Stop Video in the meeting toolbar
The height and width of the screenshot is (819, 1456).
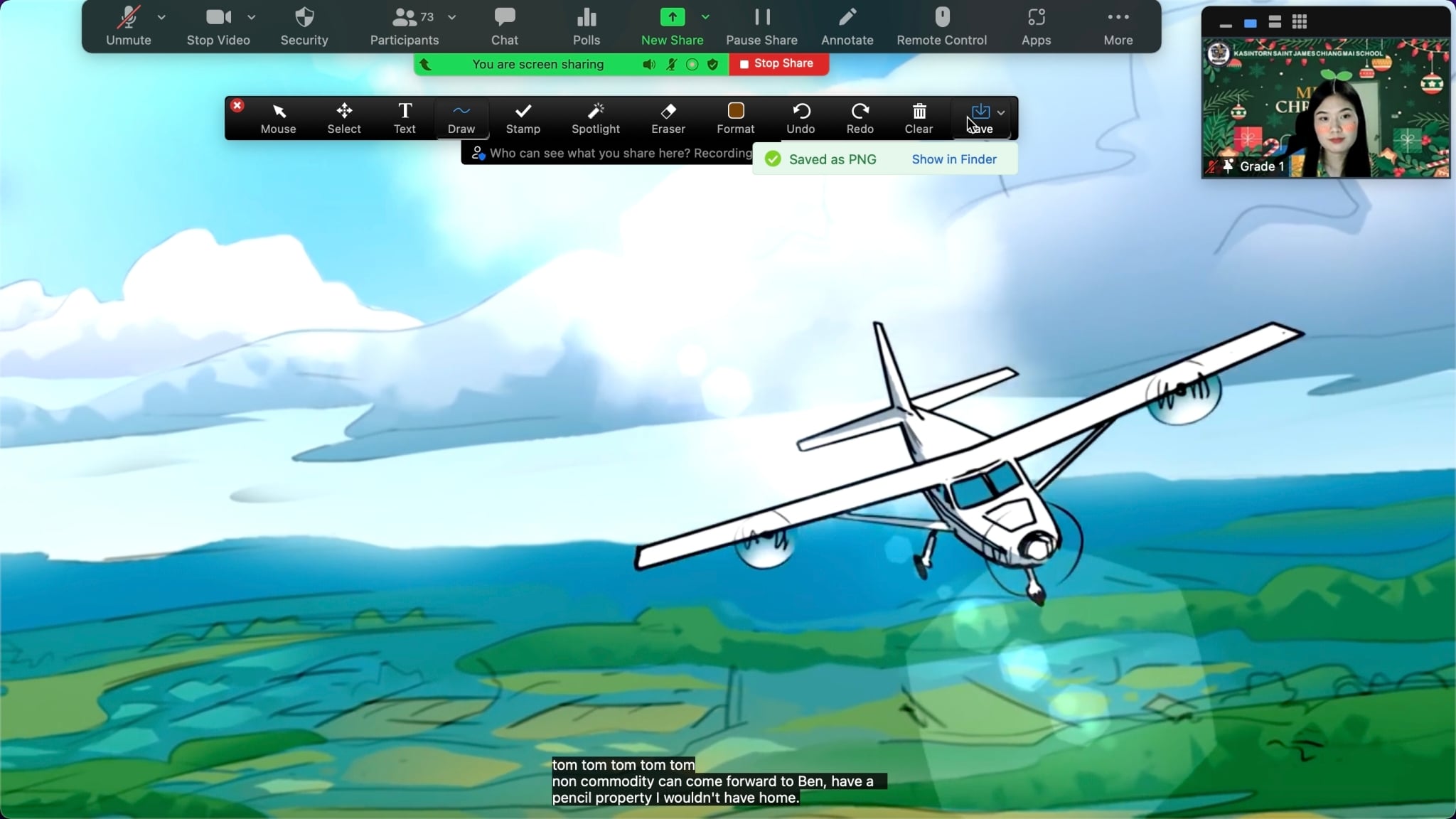tap(218, 26)
